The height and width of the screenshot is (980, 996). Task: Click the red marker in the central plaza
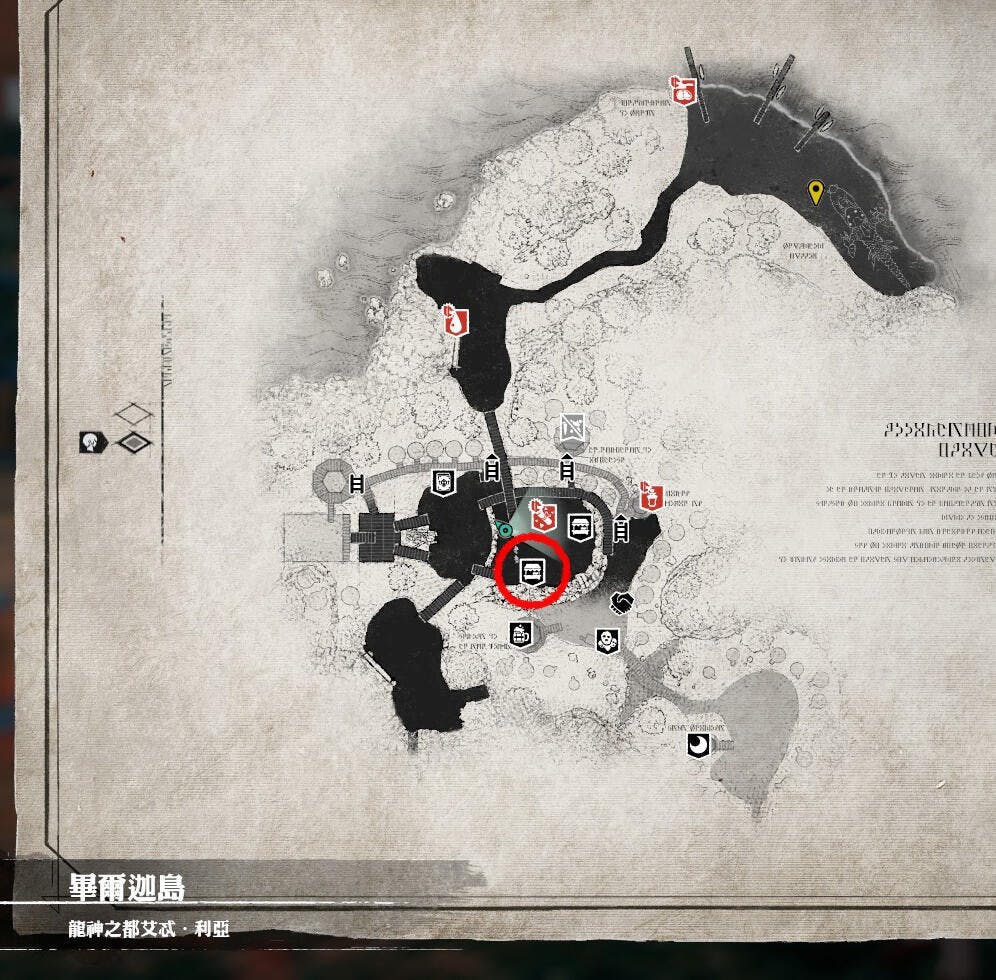tap(542, 515)
